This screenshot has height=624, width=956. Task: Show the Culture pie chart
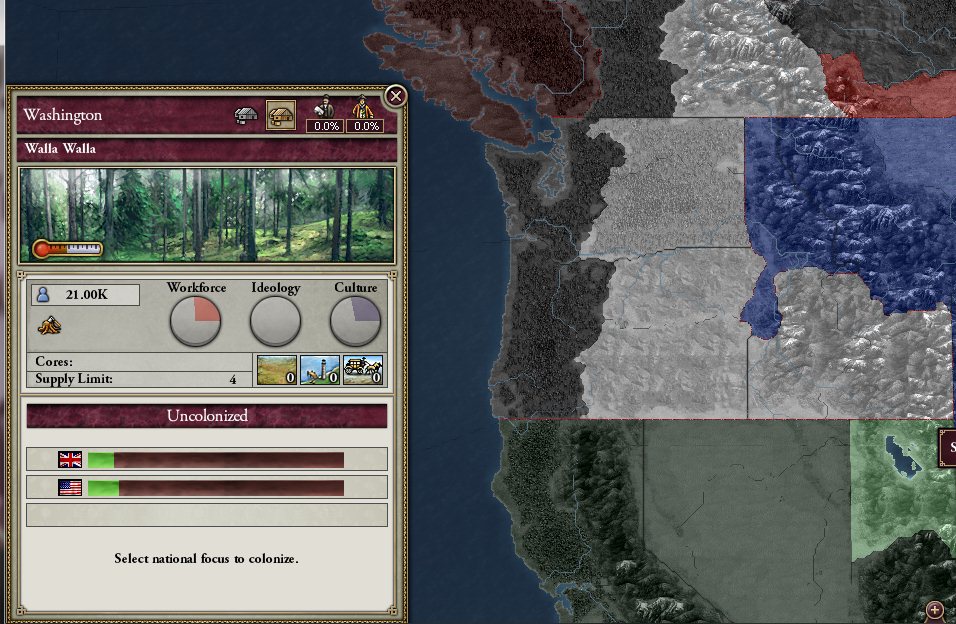[355, 322]
